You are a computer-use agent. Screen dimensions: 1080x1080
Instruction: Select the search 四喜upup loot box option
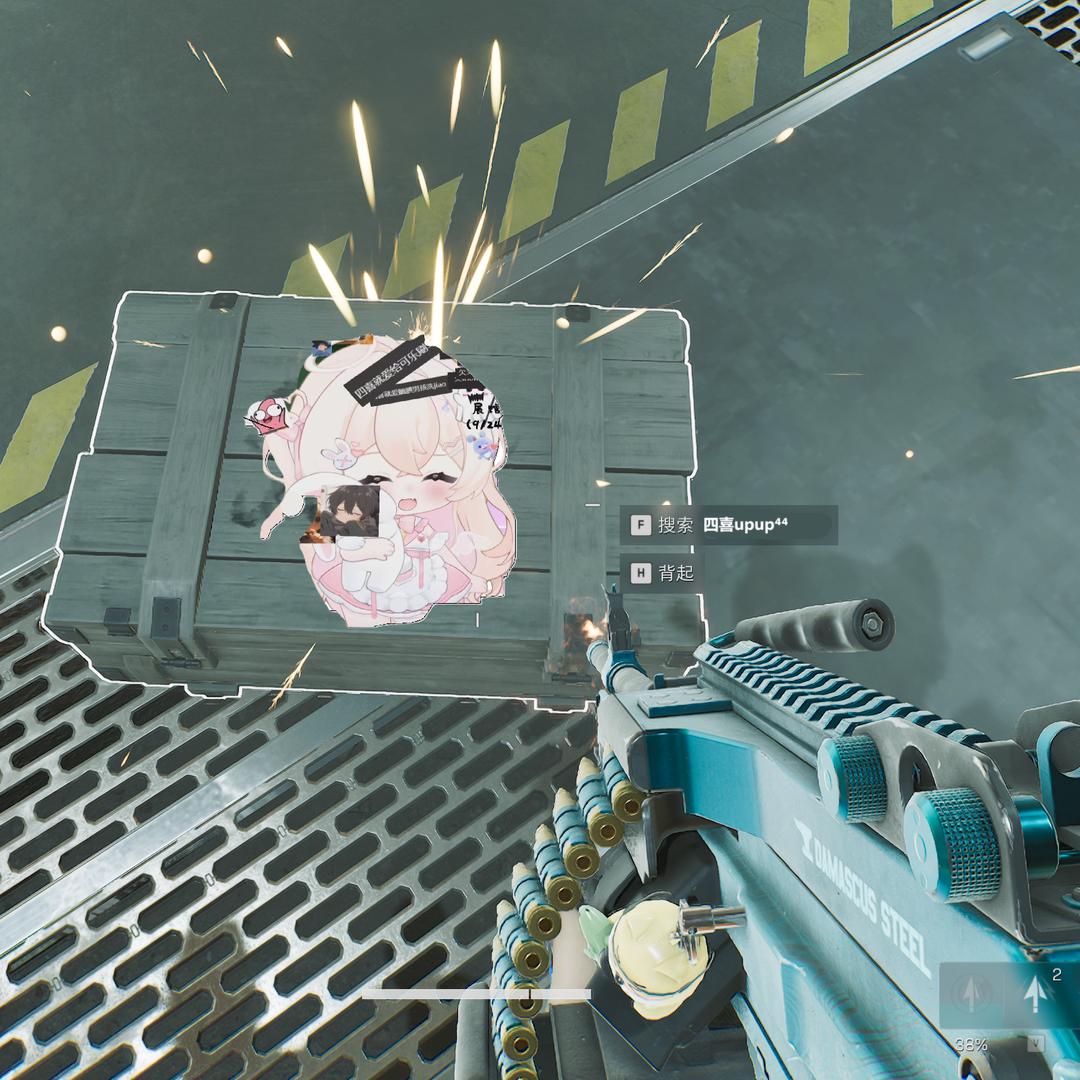tap(728, 525)
